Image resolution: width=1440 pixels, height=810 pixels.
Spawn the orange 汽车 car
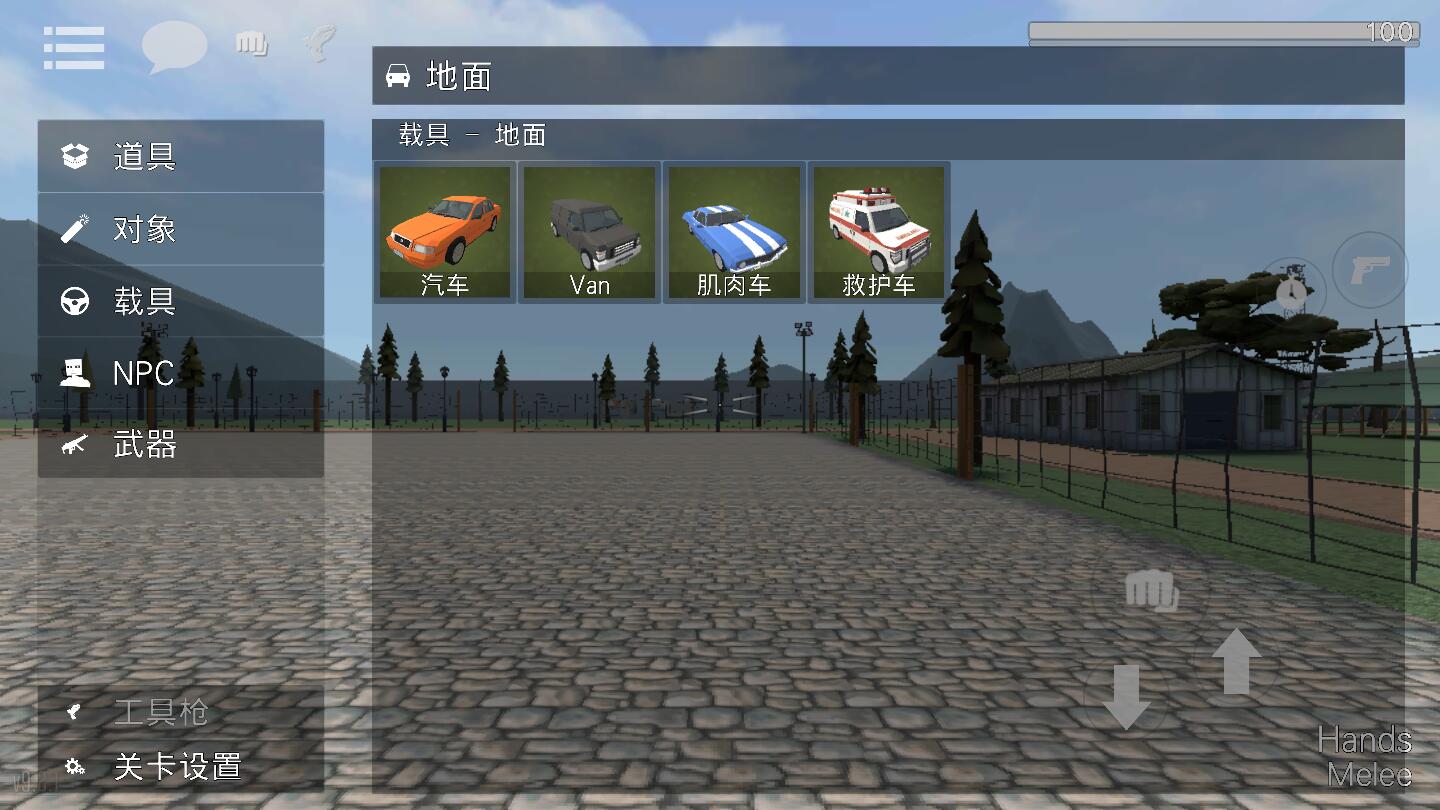[x=445, y=232]
